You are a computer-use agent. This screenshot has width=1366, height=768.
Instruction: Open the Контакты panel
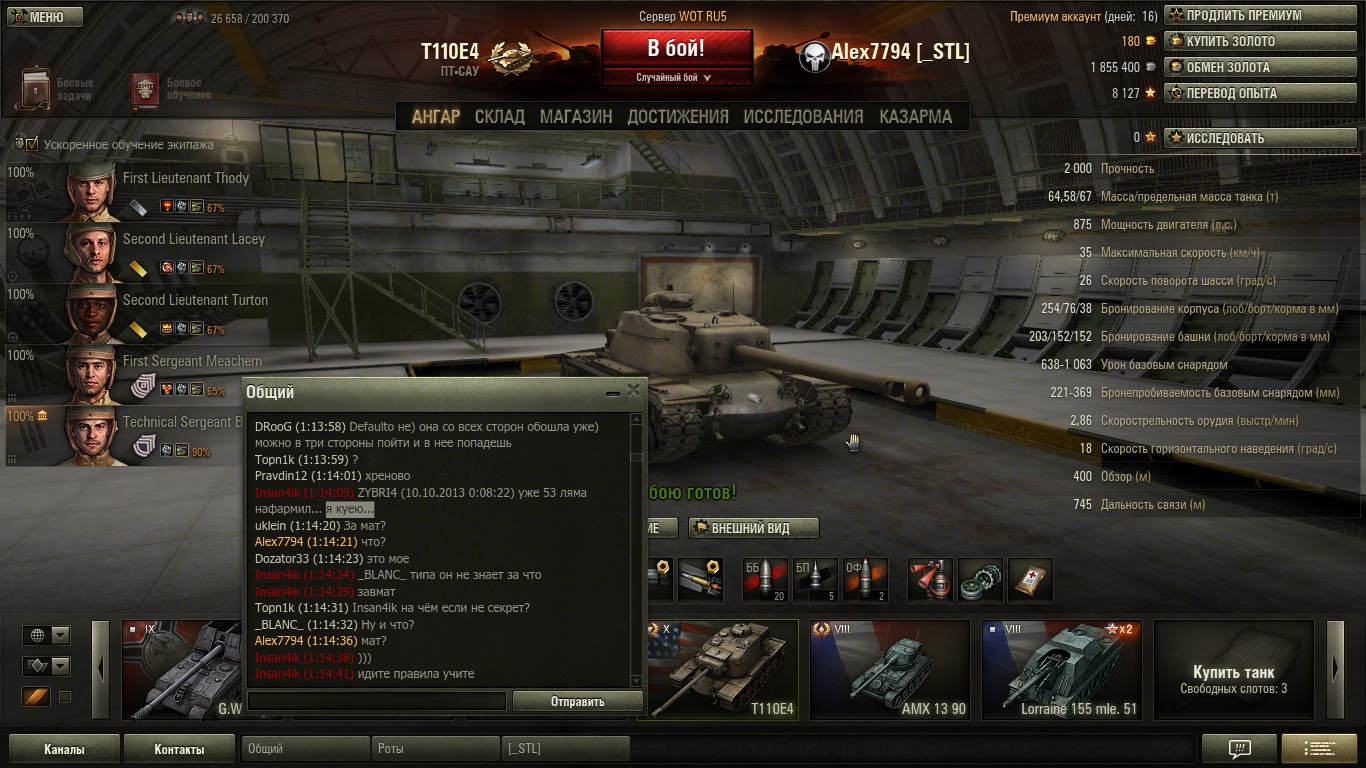(179, 749)
